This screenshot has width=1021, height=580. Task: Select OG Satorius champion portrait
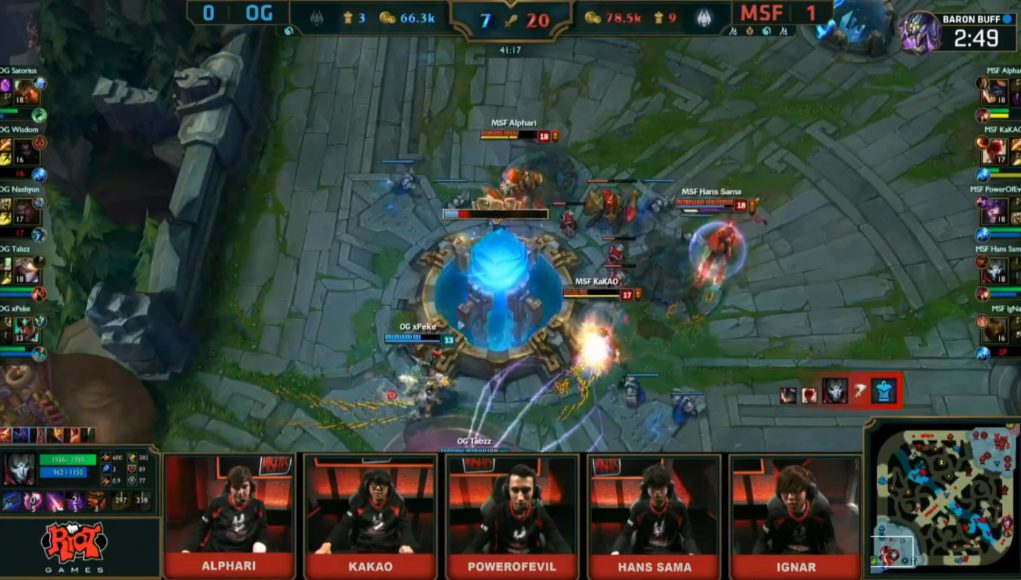[26, 92]
